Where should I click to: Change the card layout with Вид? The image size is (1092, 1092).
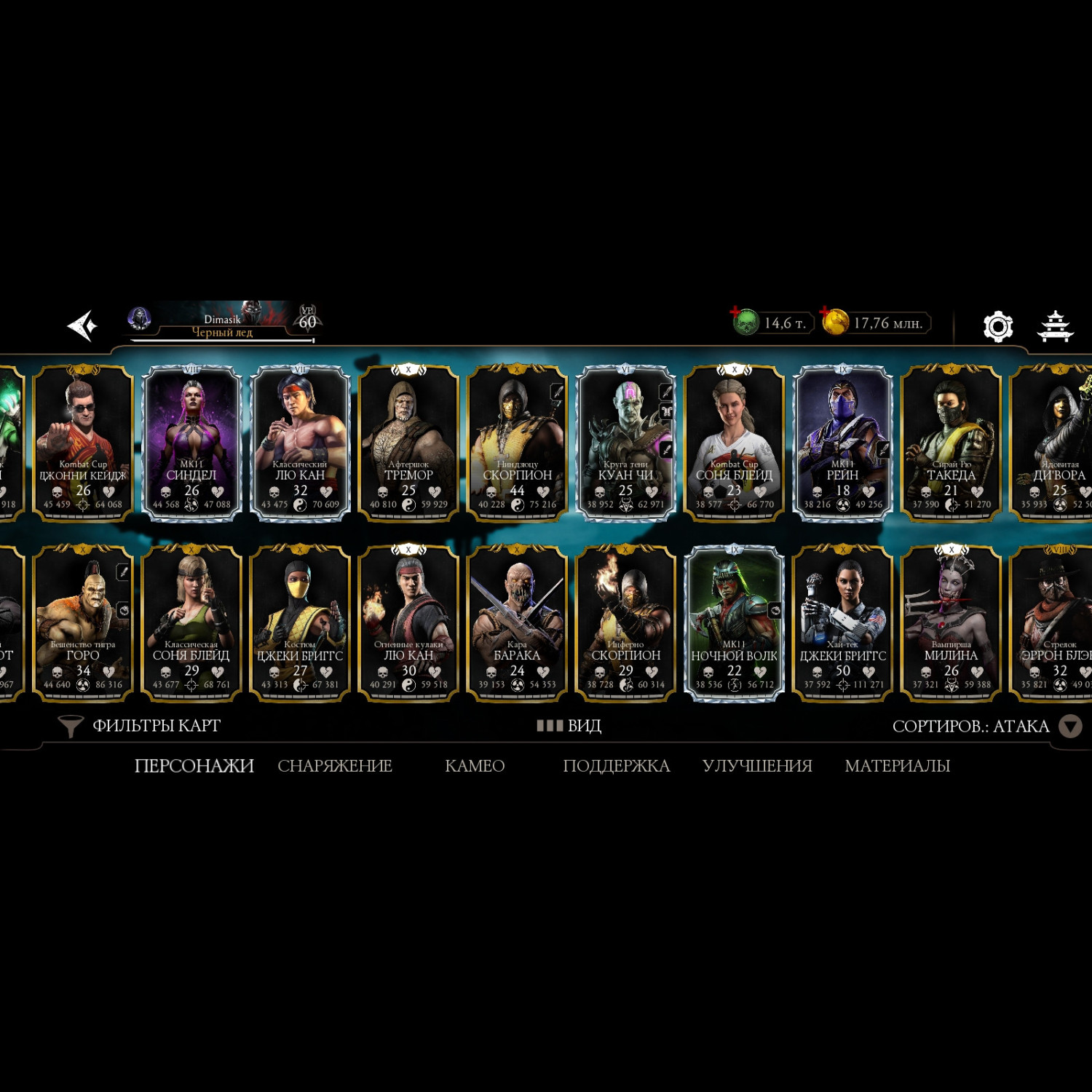click(x=569, y=726)
